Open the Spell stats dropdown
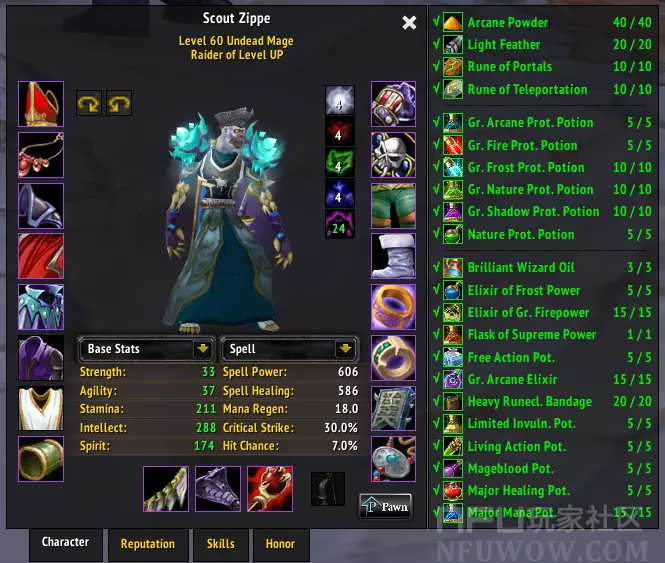The image size is (665, 563). [288, 349]
